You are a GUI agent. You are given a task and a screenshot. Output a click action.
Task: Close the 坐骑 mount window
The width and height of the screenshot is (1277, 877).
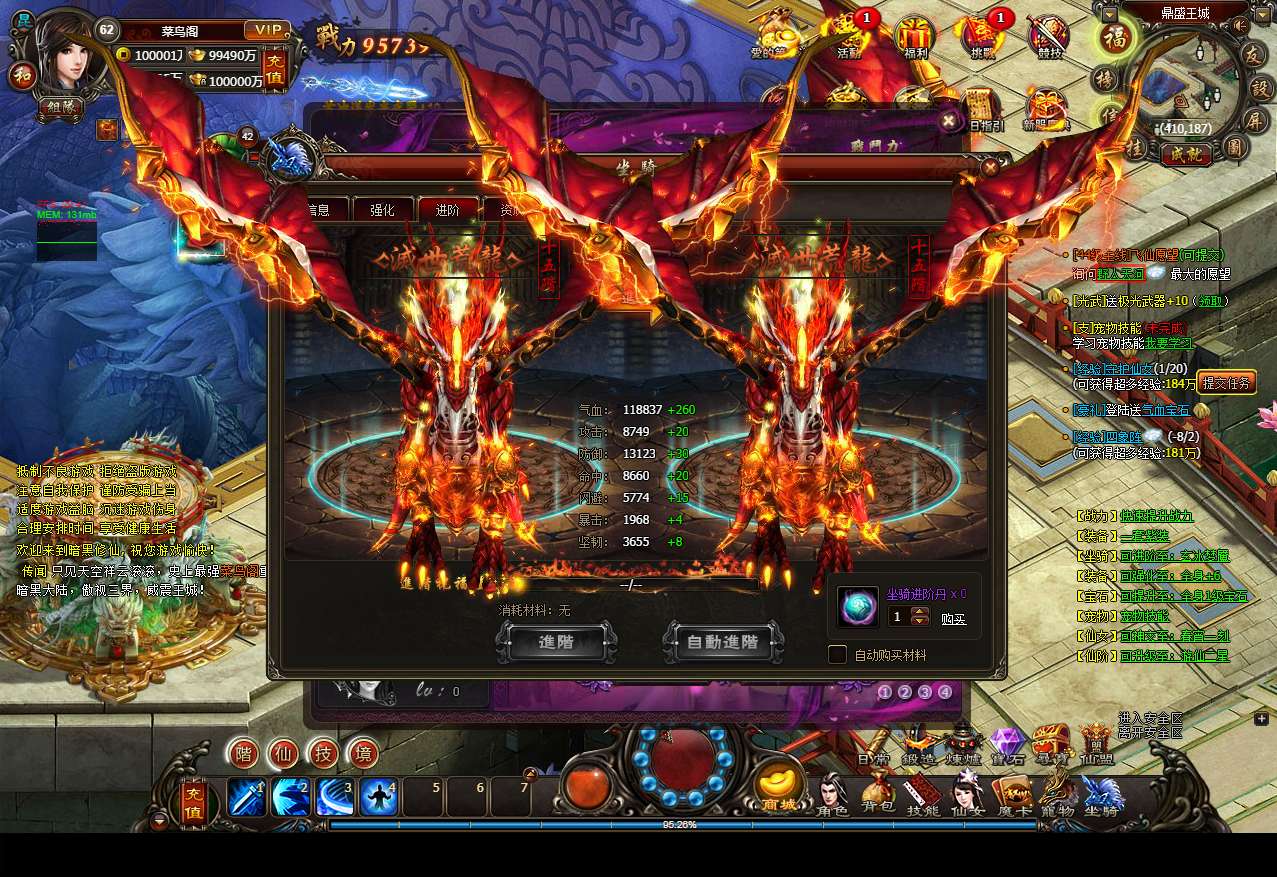[990, 167]
